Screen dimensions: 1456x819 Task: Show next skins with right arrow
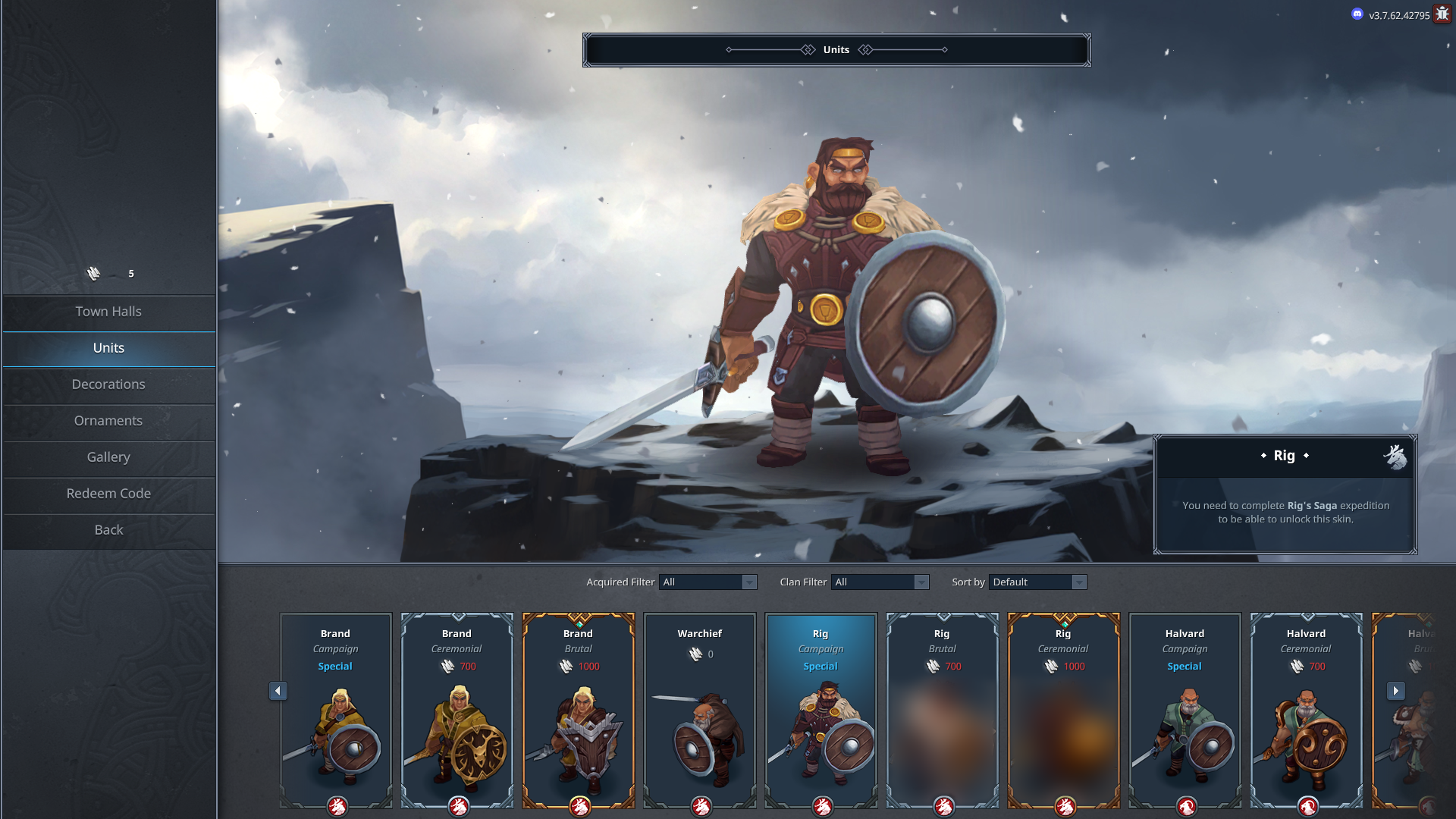pos(1396,691)
